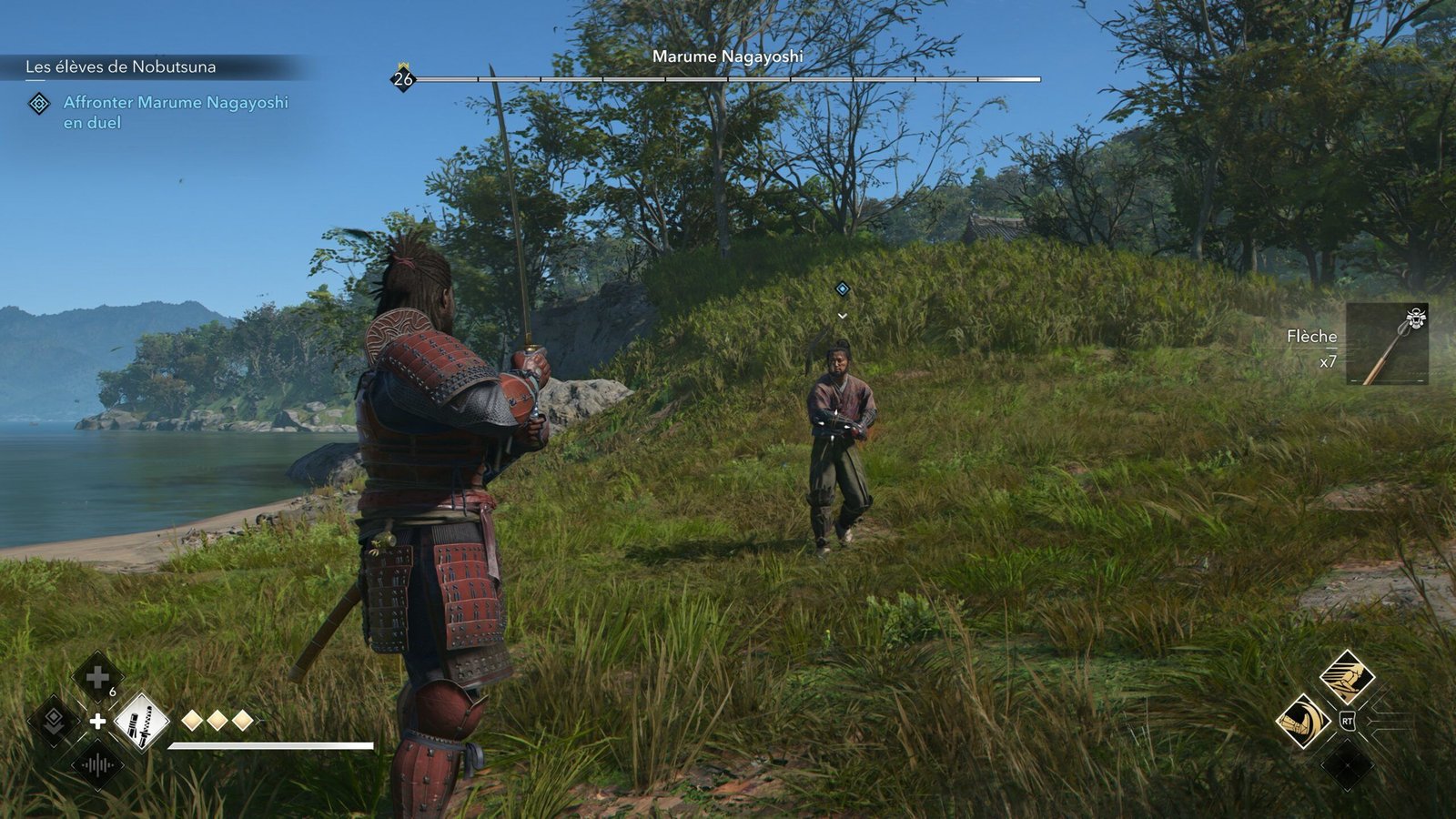Select the Flèche arrow item slot
This screenshot has width=1456, height=819.
point(1387,344)
